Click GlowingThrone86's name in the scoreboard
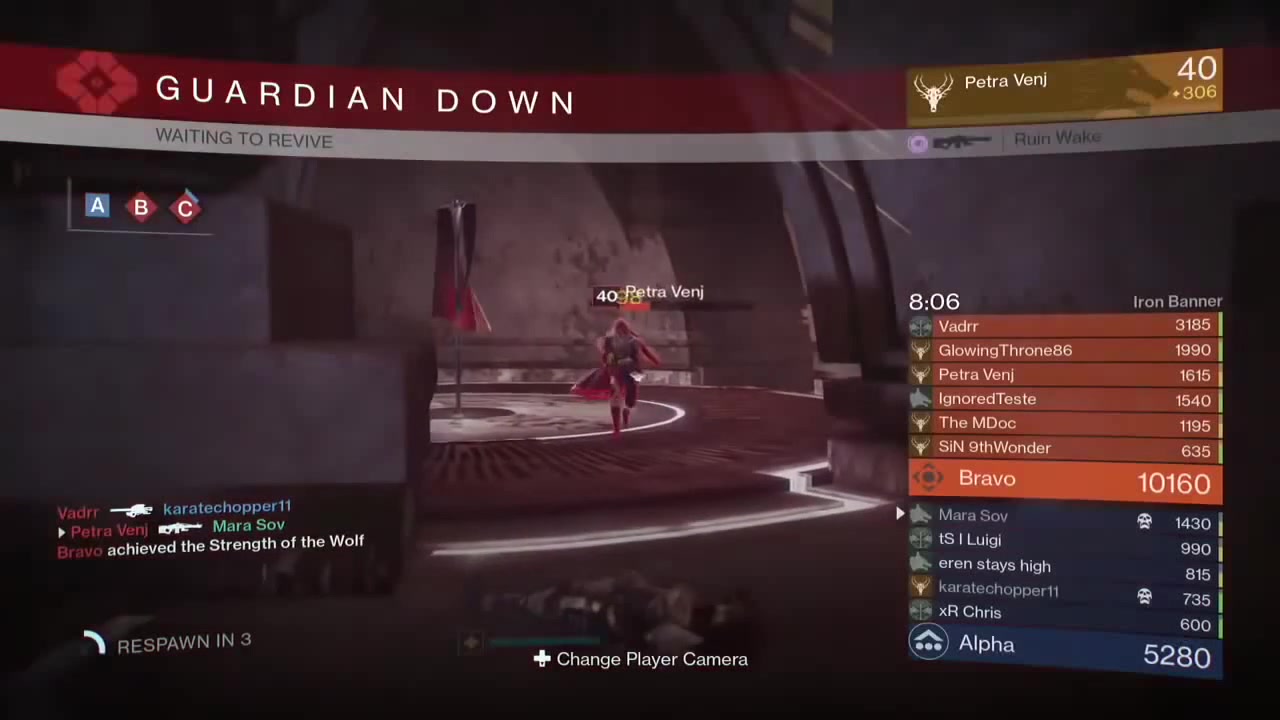The width and height of the screenshot is (1280, 720). coord(1005,350)
